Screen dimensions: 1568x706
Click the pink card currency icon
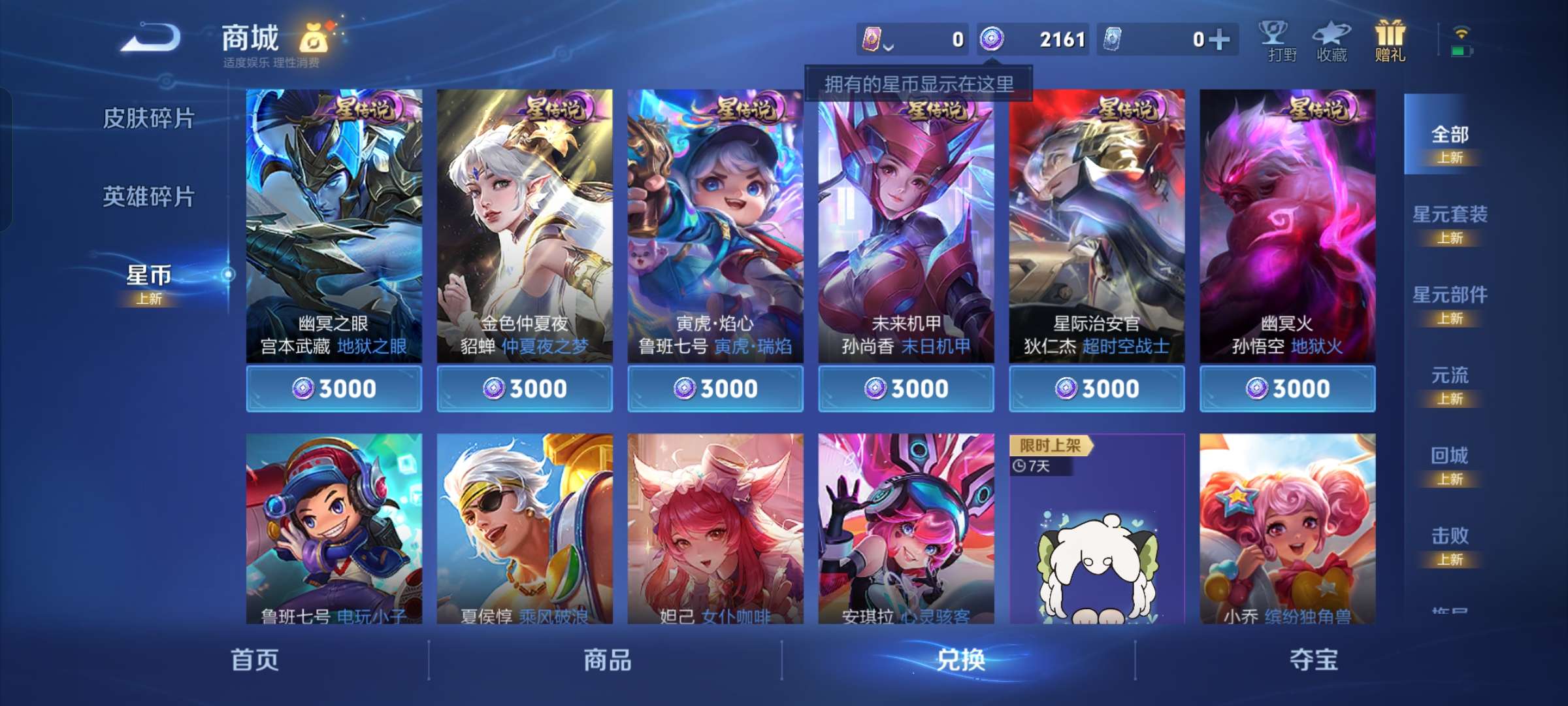pos(871,39)
